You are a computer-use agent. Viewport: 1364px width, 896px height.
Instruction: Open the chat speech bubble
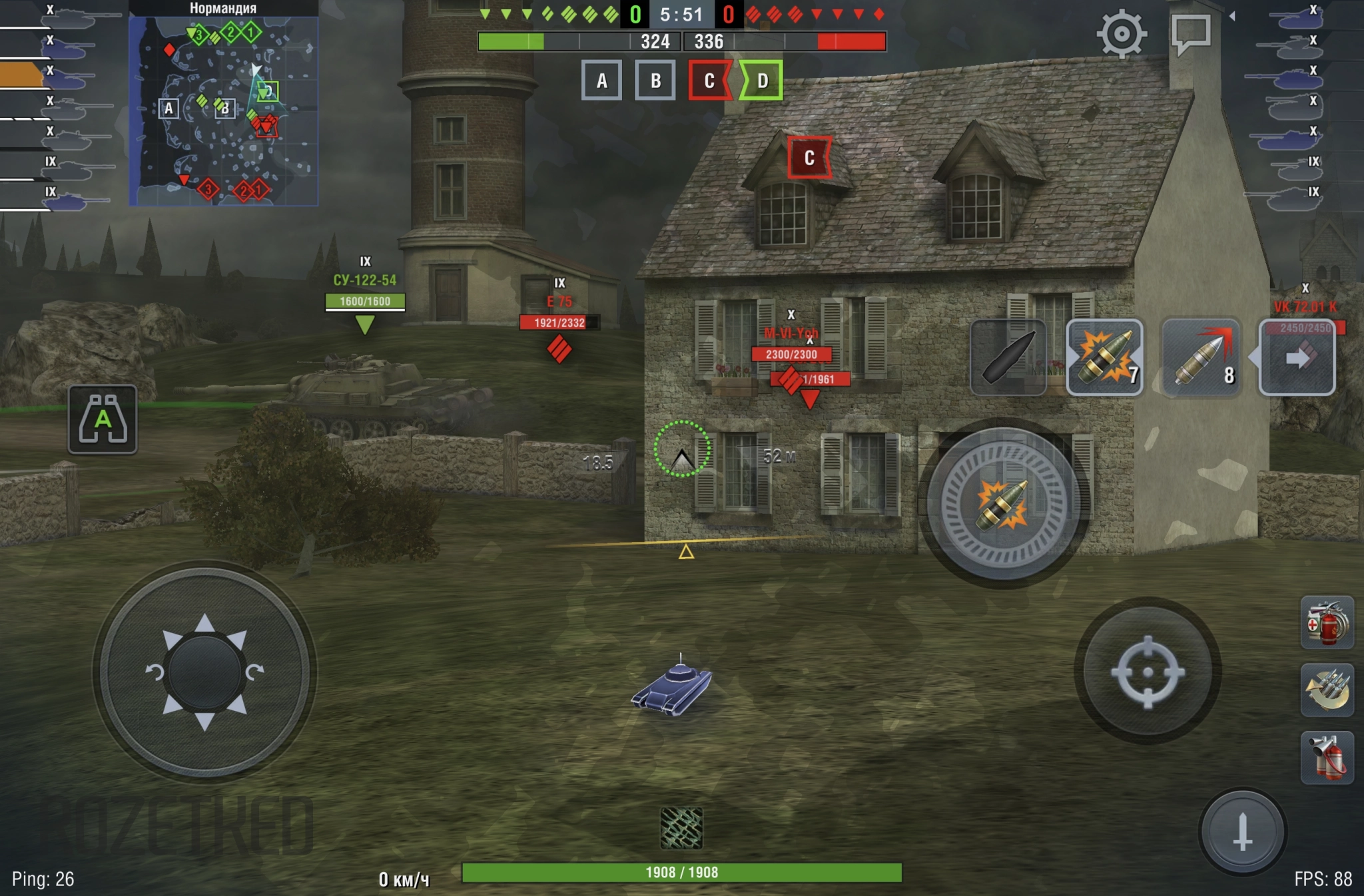click(x=1191, y=33)
